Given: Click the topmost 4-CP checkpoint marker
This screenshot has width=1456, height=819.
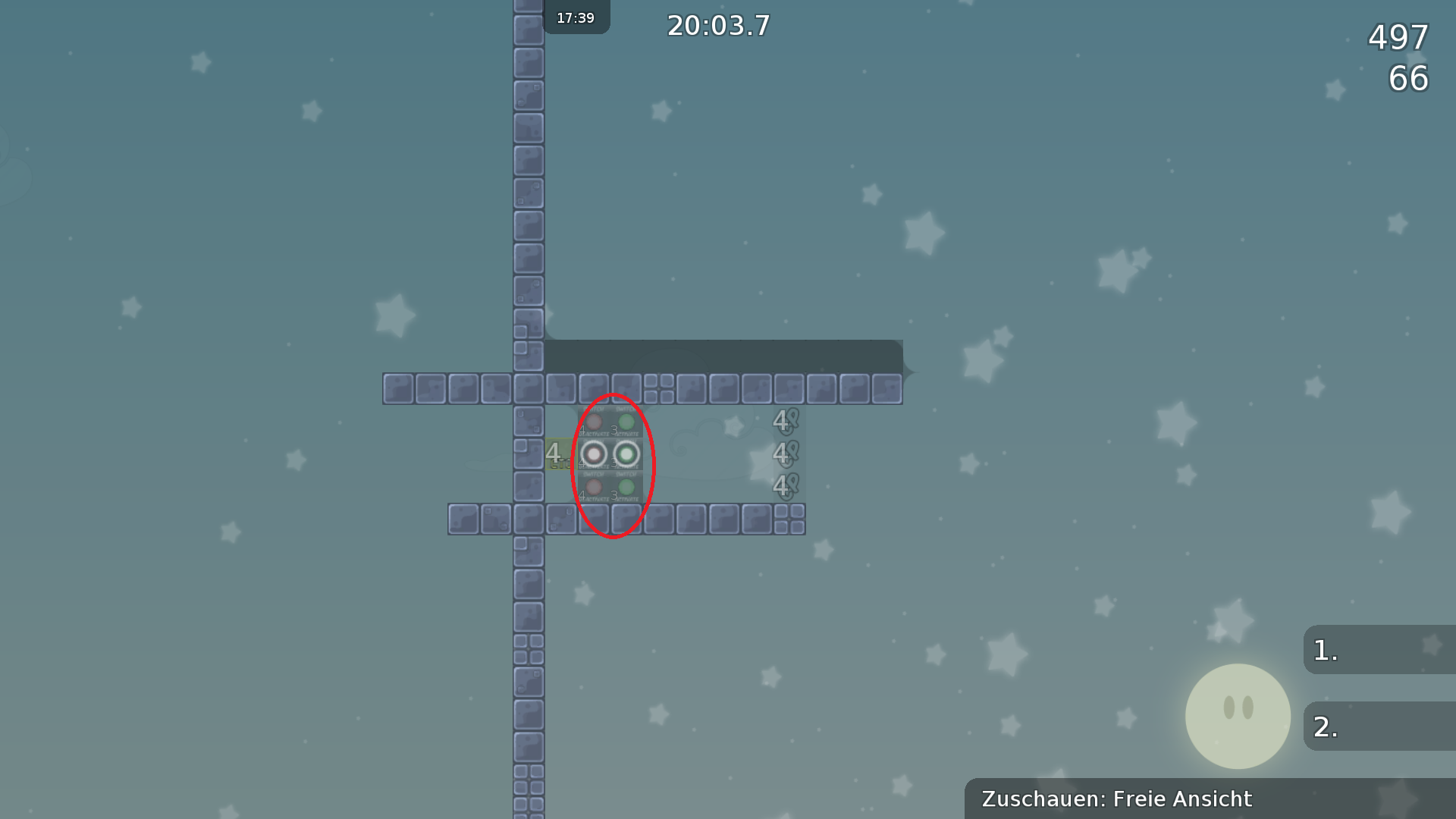Looking at the screenshot, I should point(786,422).
